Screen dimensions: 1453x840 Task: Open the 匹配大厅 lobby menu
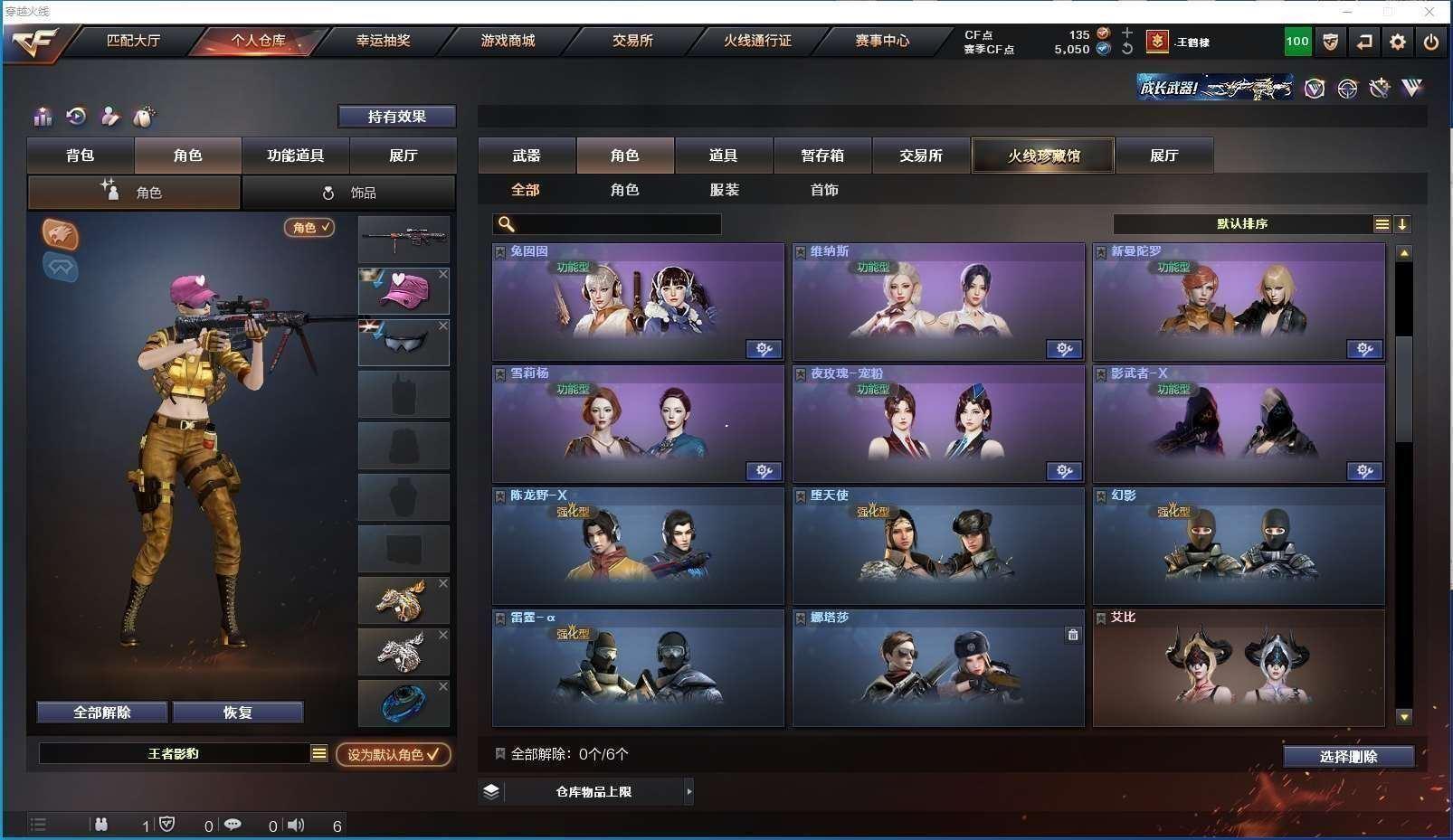[x=133, y=41]
